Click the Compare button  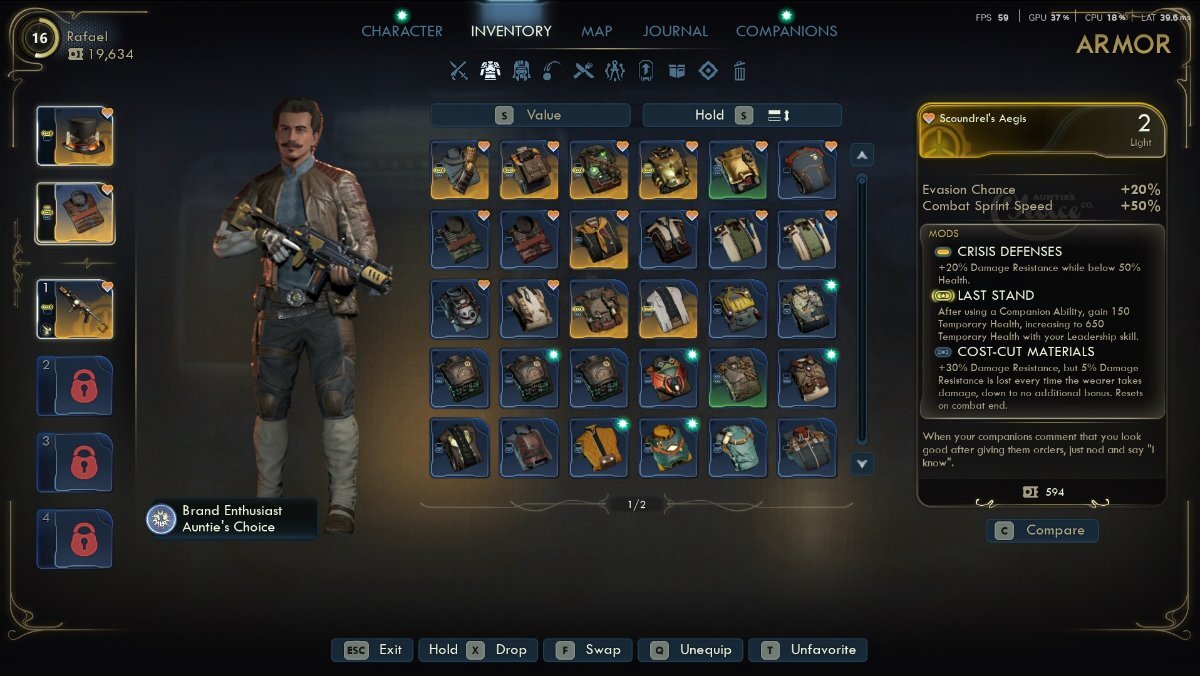tap(1042, 530)
